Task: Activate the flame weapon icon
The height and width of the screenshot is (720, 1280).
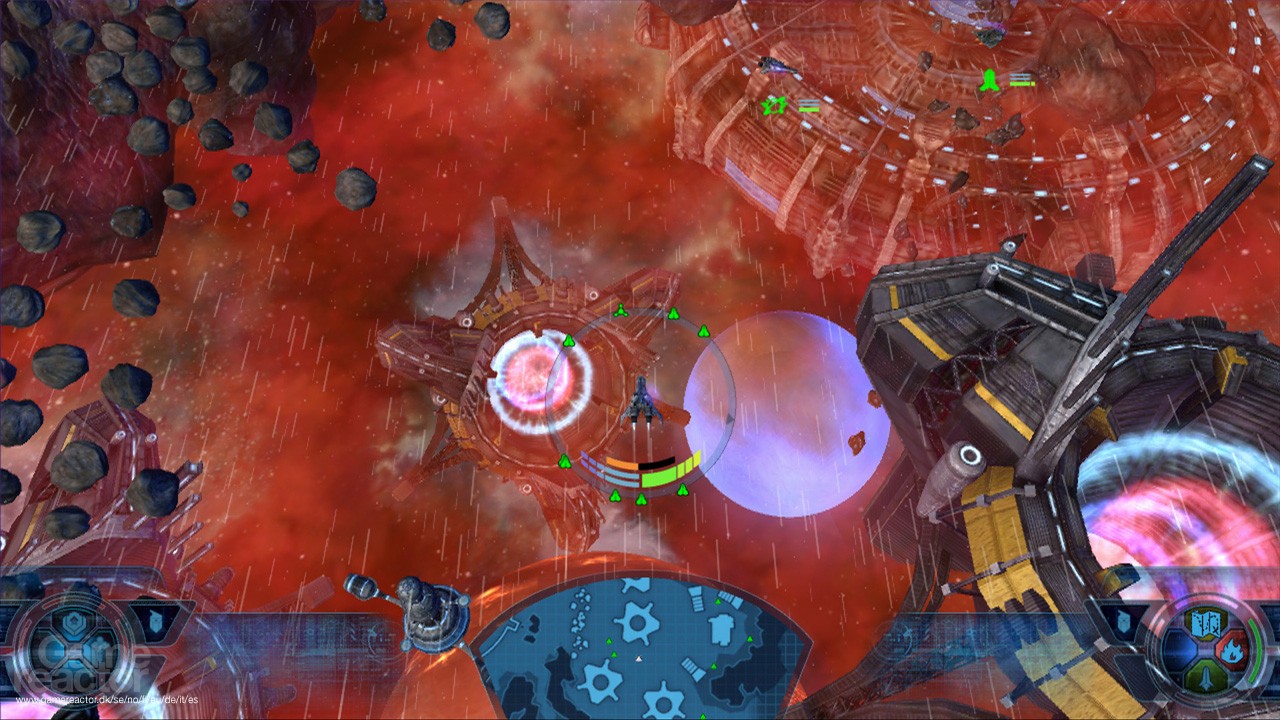Action: (x=1232, y=649)
